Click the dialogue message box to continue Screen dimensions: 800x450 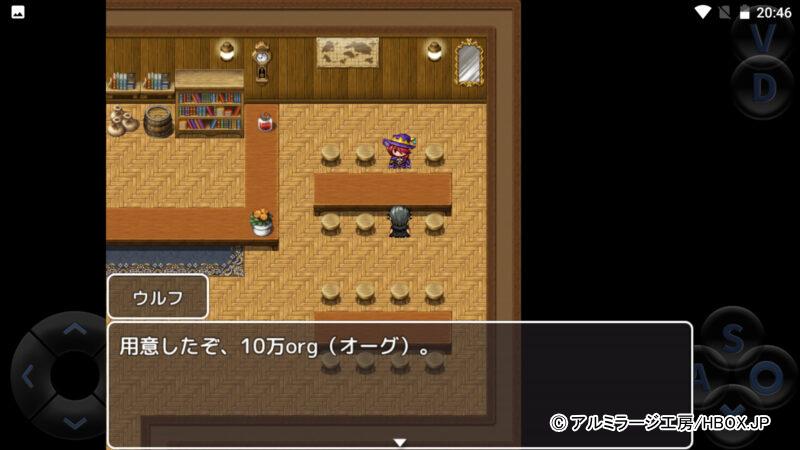[399, 384]
